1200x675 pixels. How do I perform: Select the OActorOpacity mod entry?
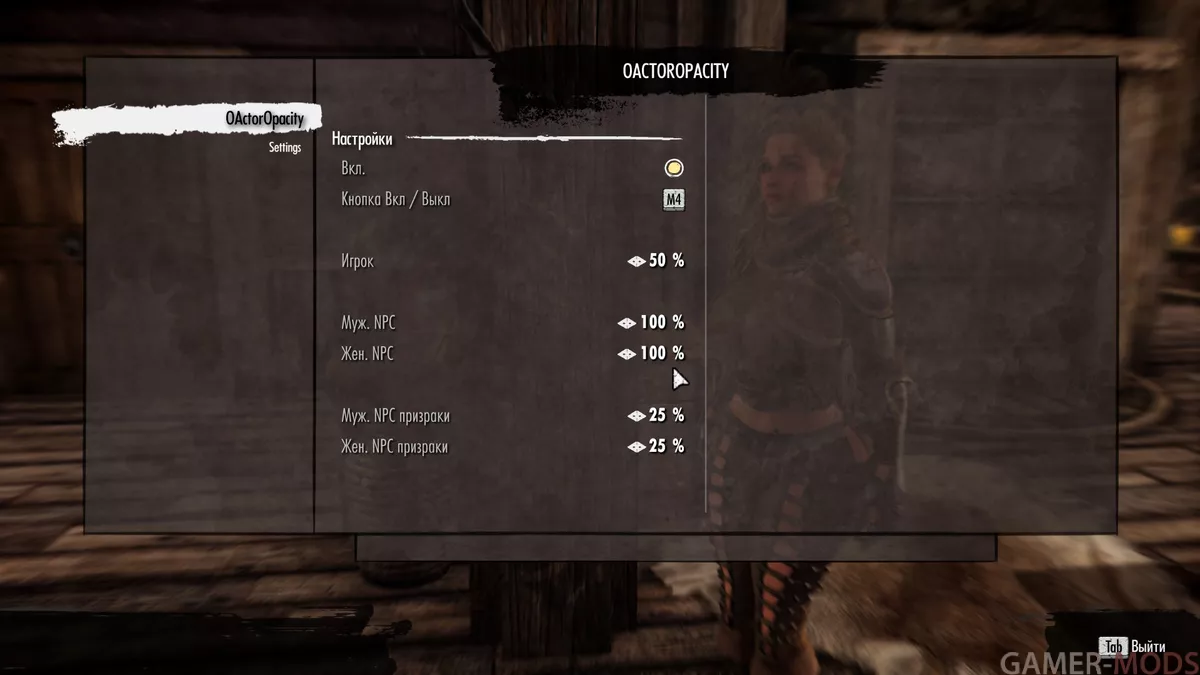tap(264, 119)
